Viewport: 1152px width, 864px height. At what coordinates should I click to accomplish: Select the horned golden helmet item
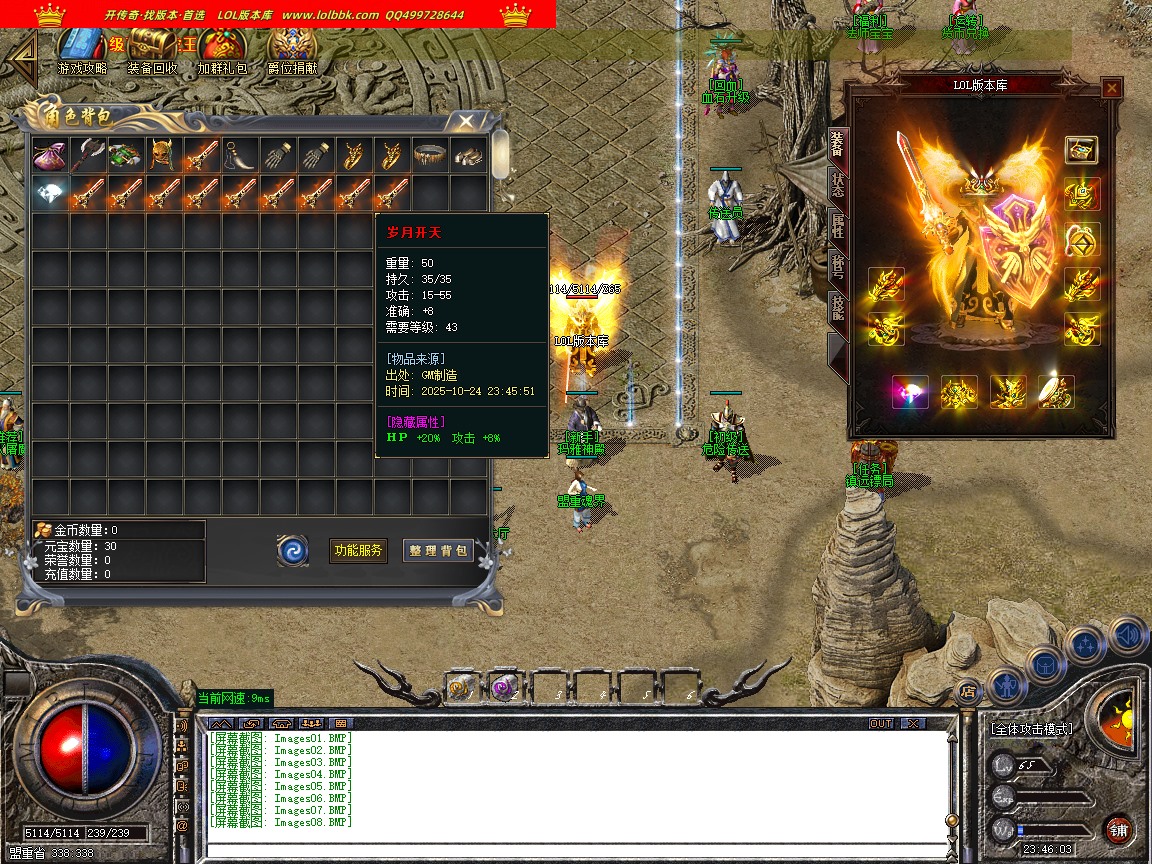point(163,156)
